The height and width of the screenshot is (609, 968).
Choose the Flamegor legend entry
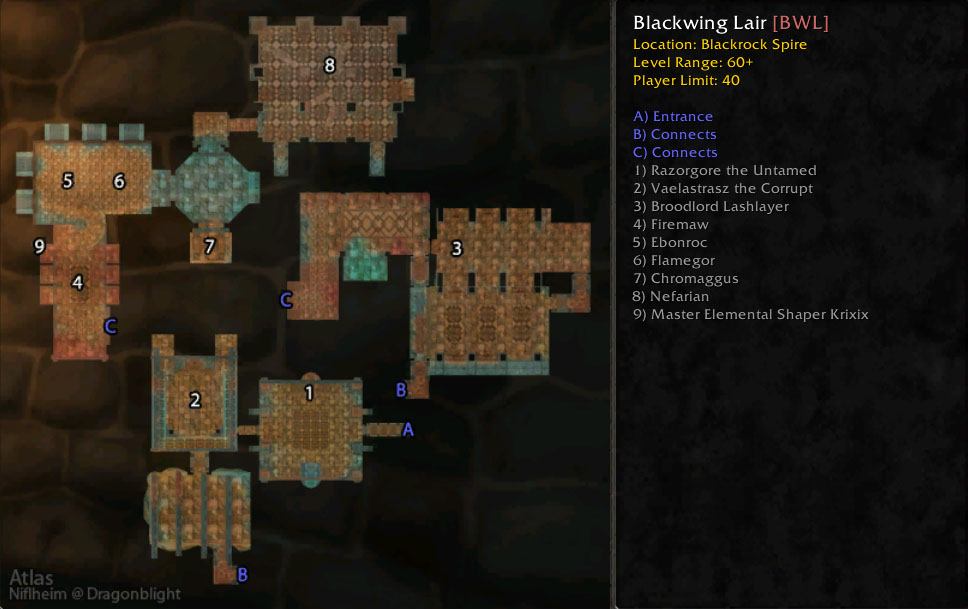tap(674, 261)
